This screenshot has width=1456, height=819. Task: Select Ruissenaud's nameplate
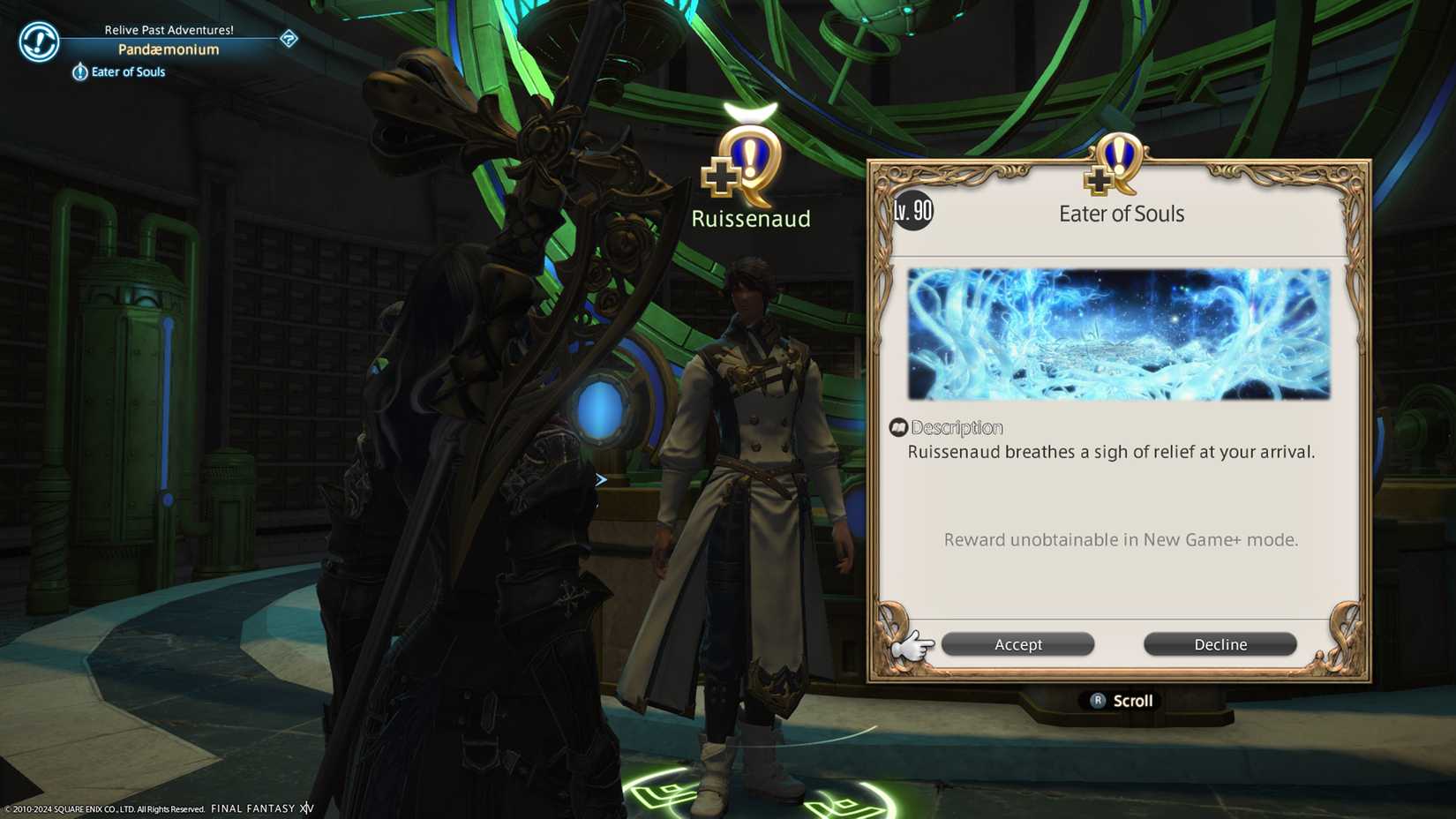[750, 218]
